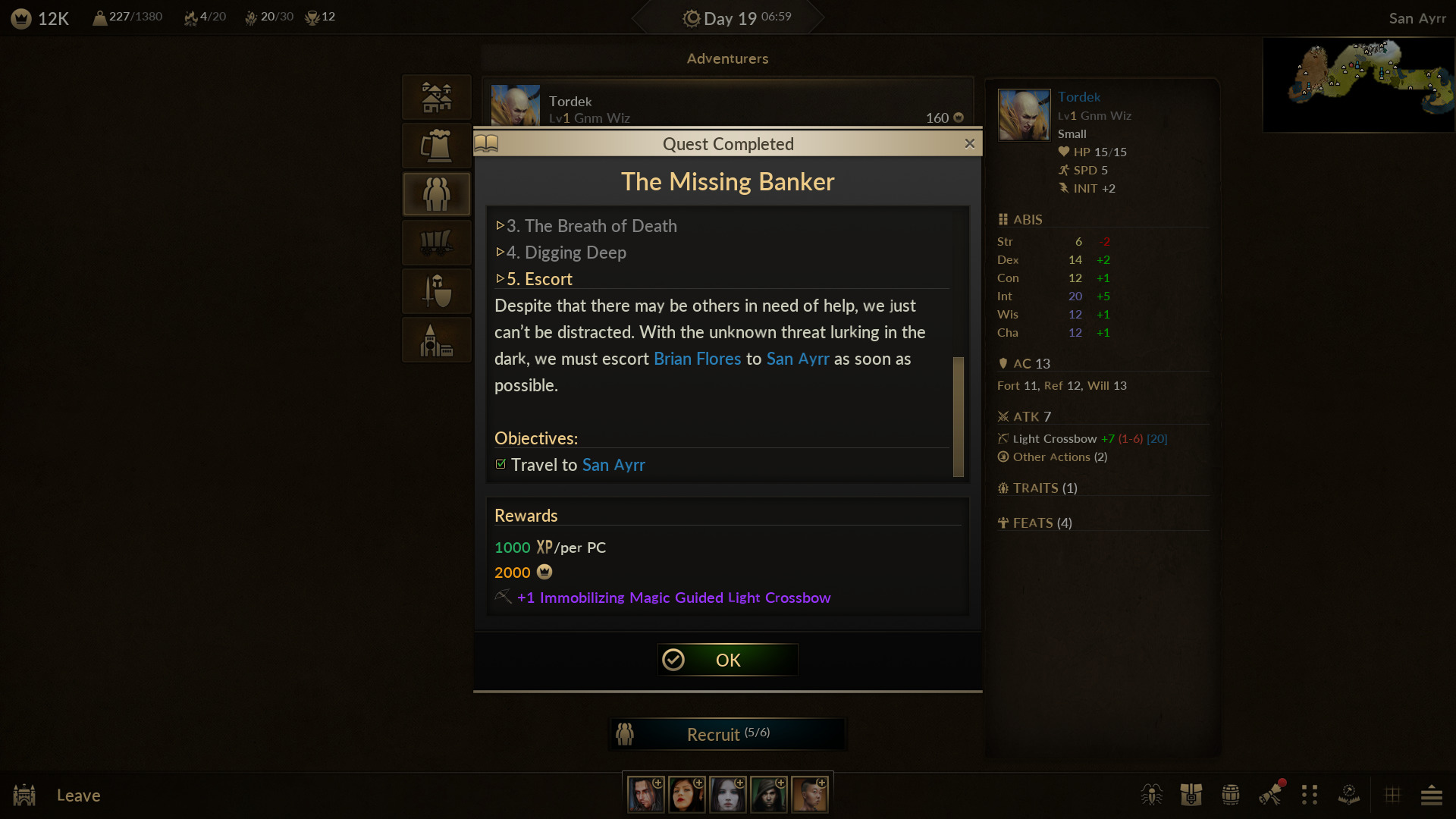Open the quest scroll with red notification
This screenshot has width=1456, height=819.
coord(1271,795)
